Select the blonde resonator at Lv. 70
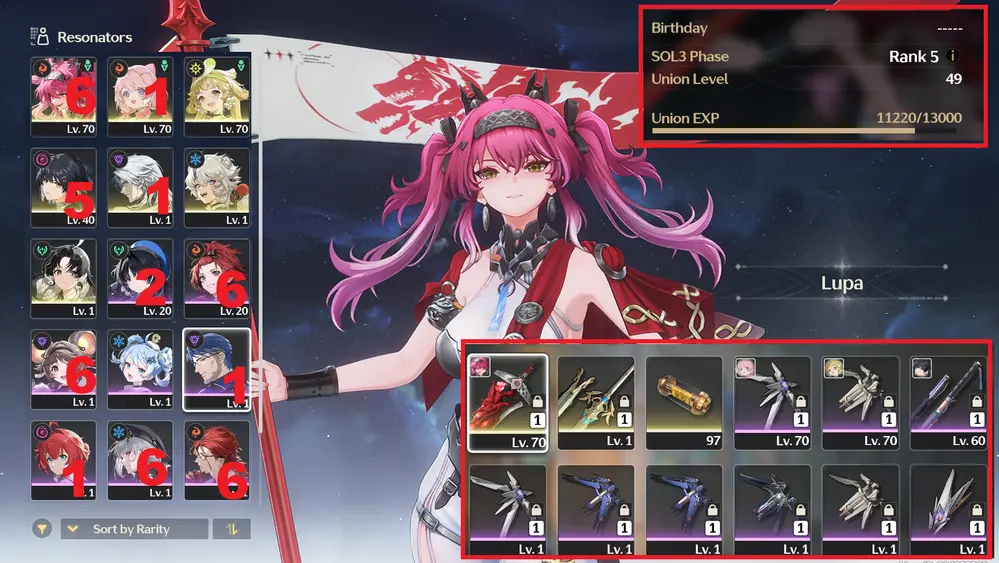The width and height of the screenshot is (999, 563). [x=216, y=93]
